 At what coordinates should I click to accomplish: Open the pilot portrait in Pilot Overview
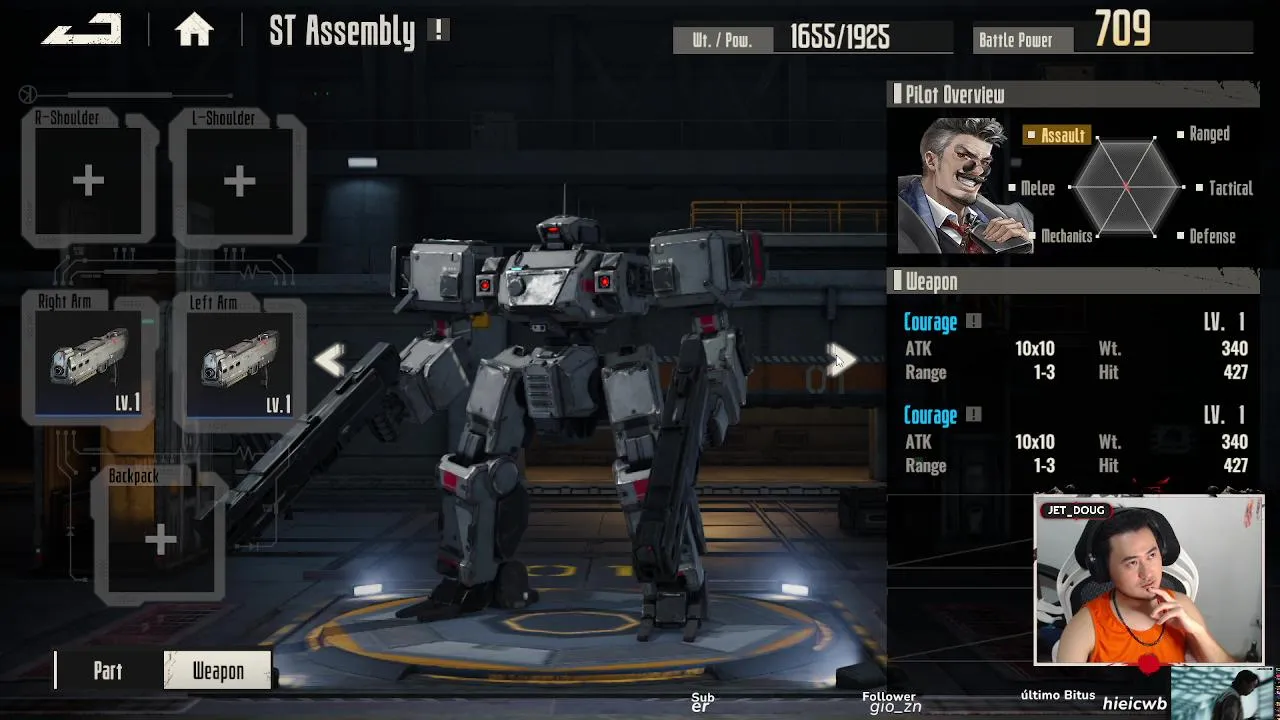[x=962, y=187]
